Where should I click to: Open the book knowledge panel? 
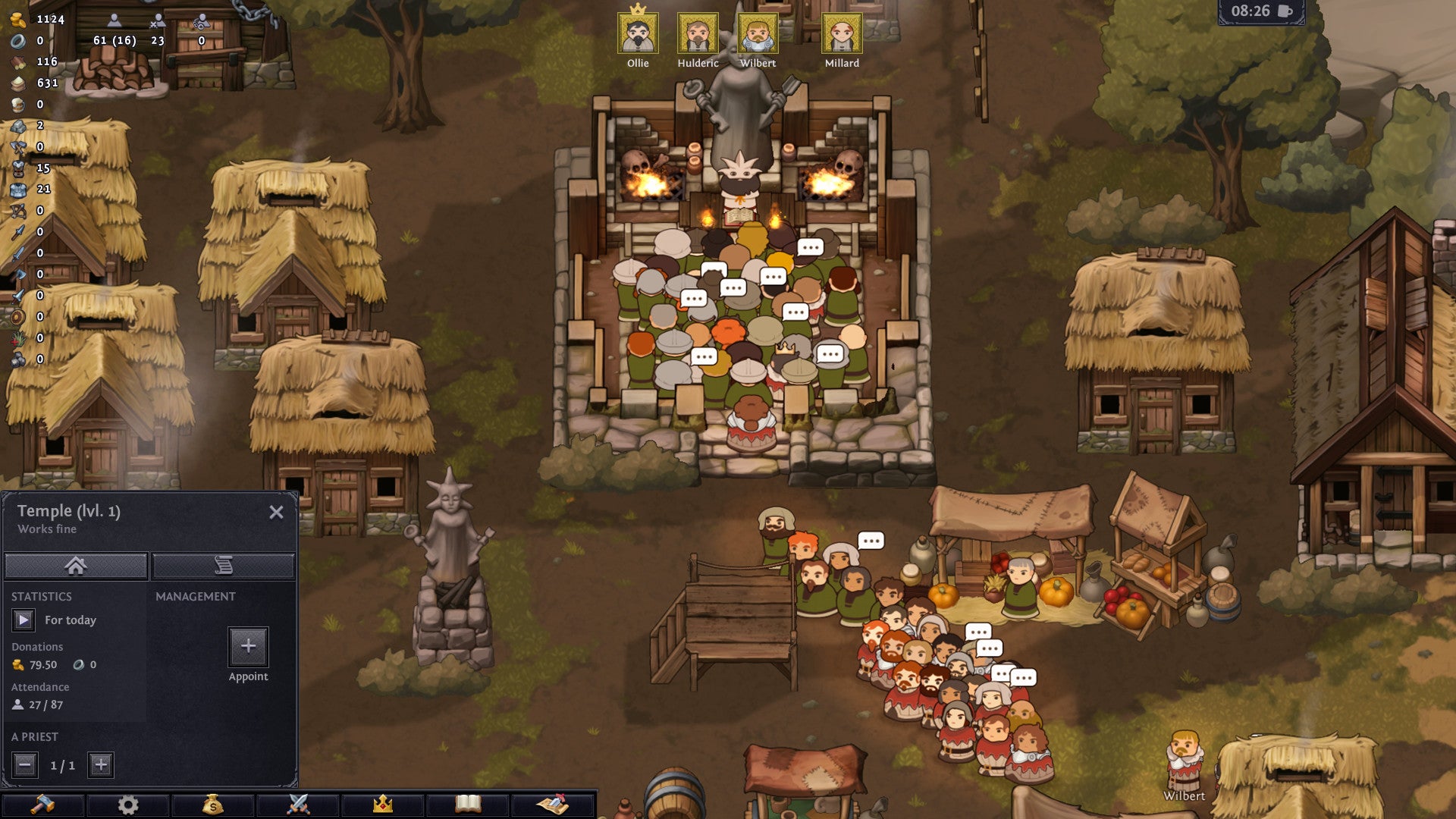point(470,806)
